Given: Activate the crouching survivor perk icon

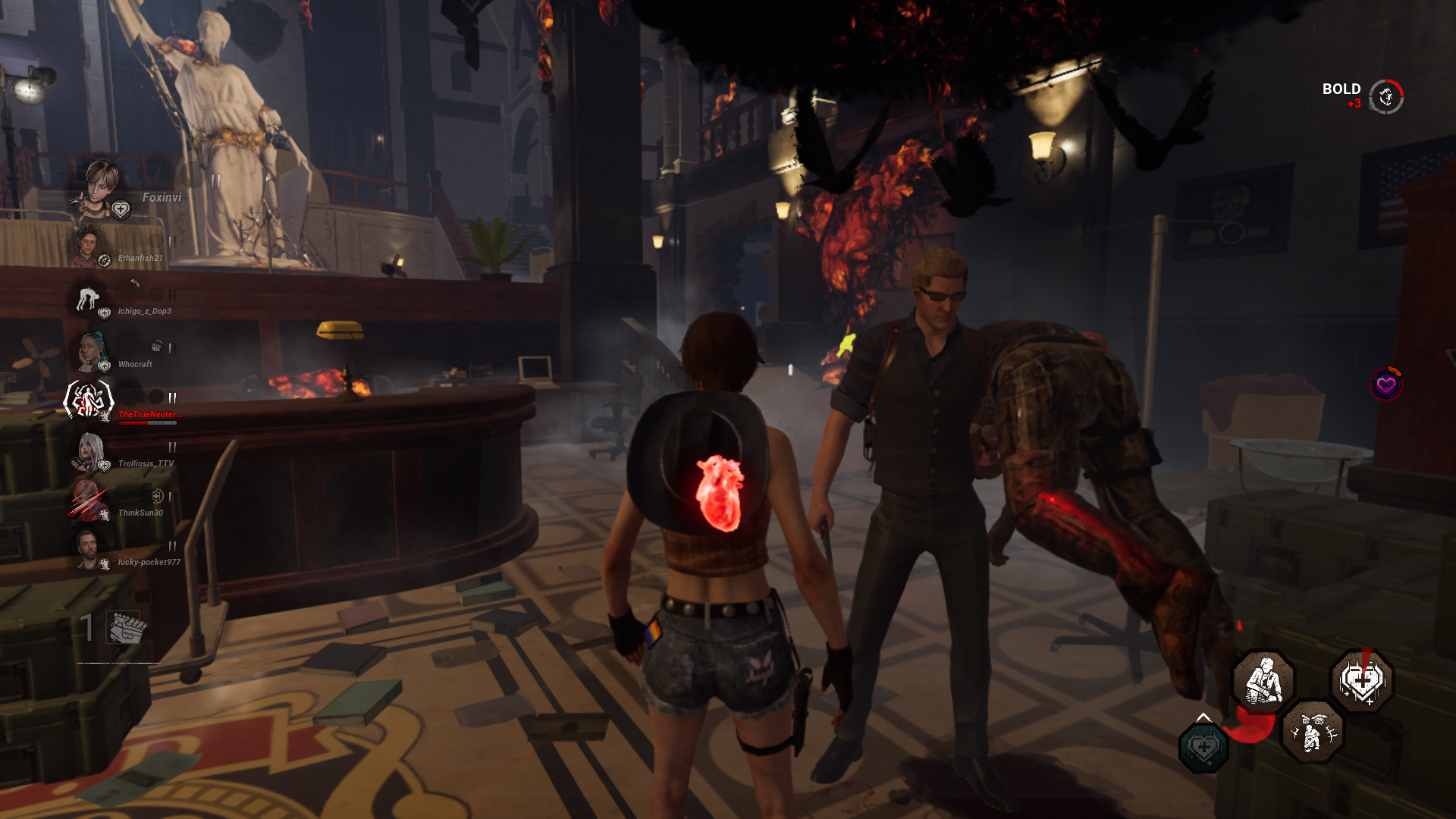Looking at the screenshot, I should pos(1263,680).
